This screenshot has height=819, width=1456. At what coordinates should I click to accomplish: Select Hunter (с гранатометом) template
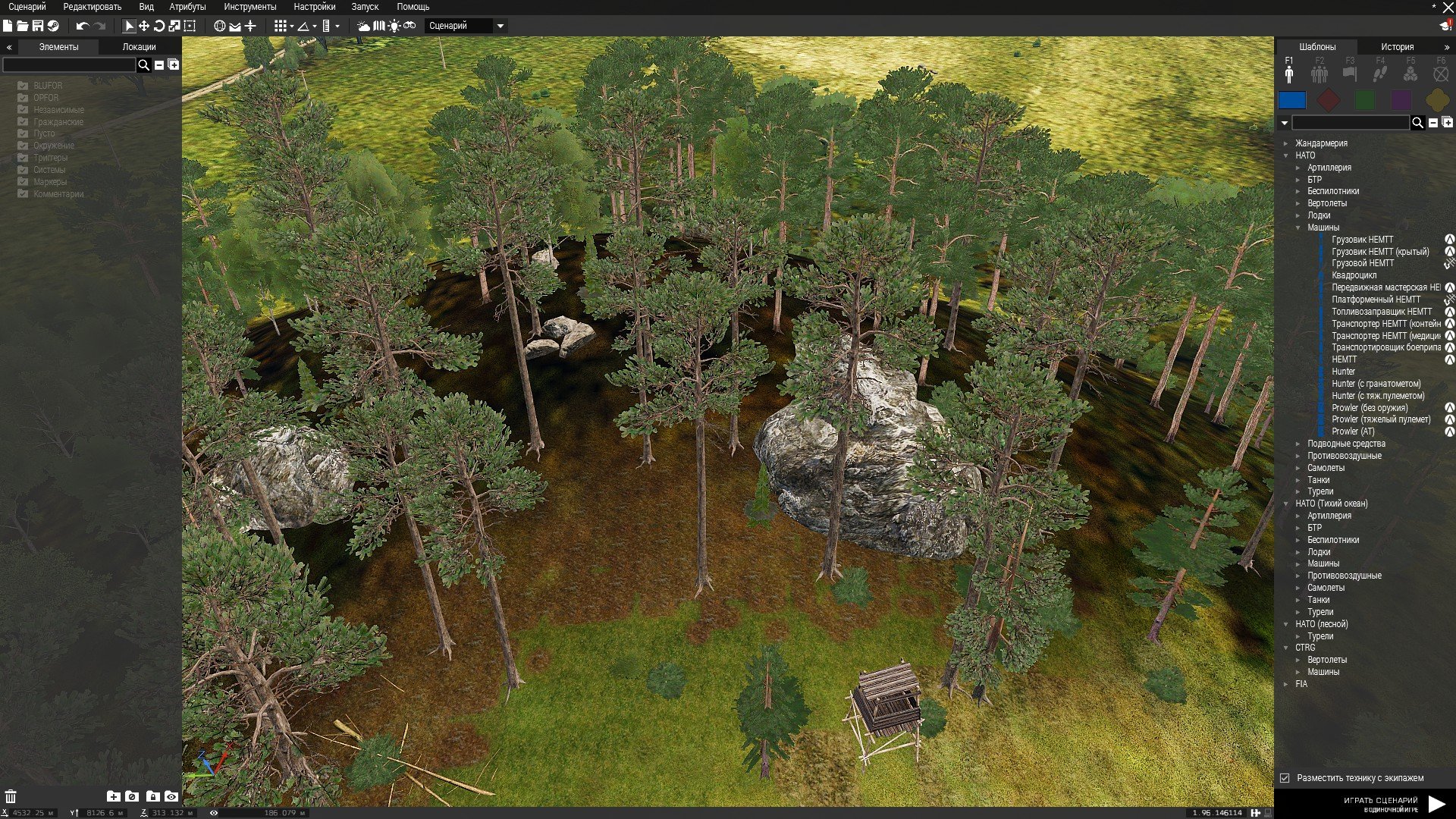(x=1376, y=384)
